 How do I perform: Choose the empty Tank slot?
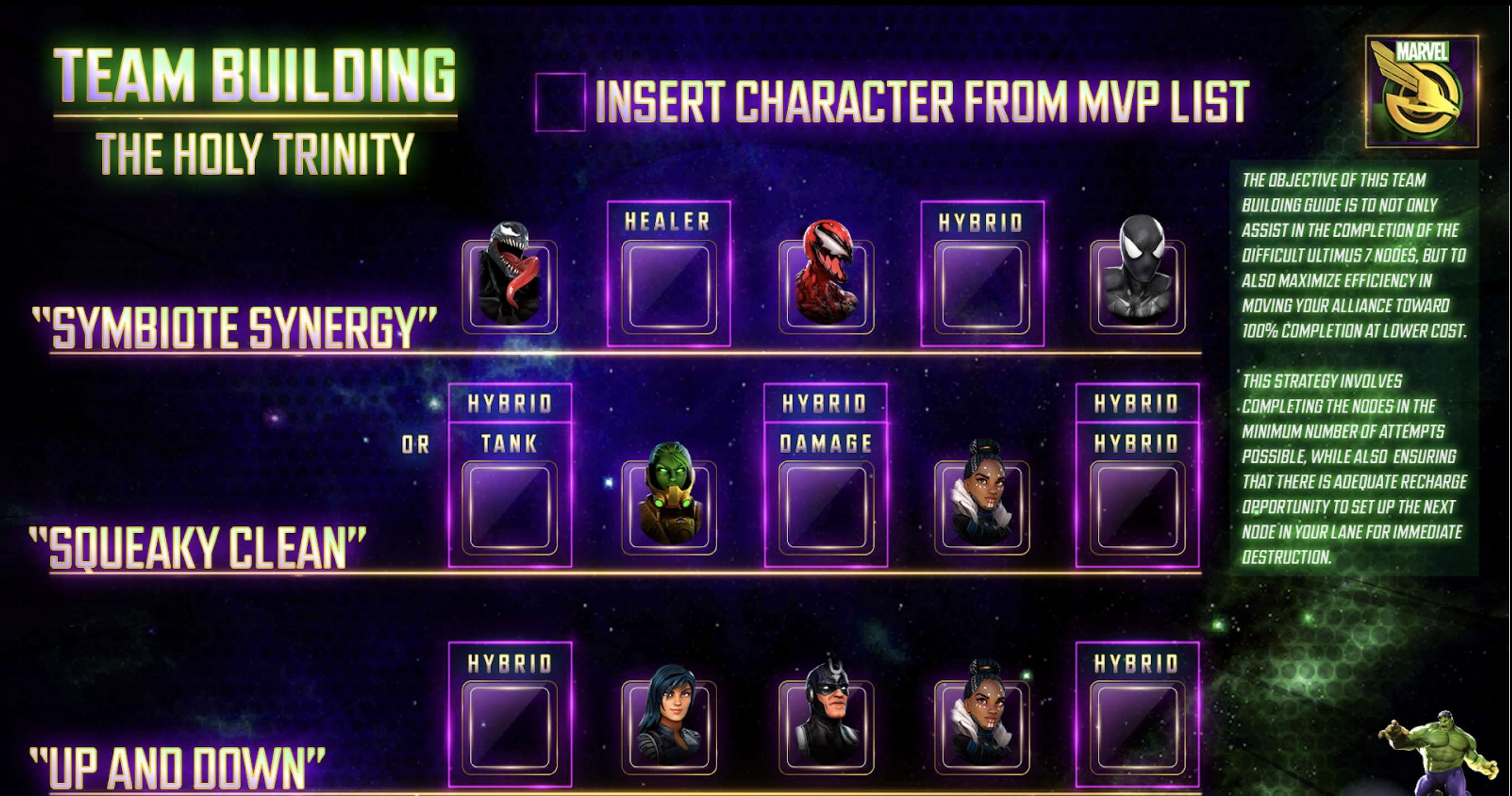(510, 507)
